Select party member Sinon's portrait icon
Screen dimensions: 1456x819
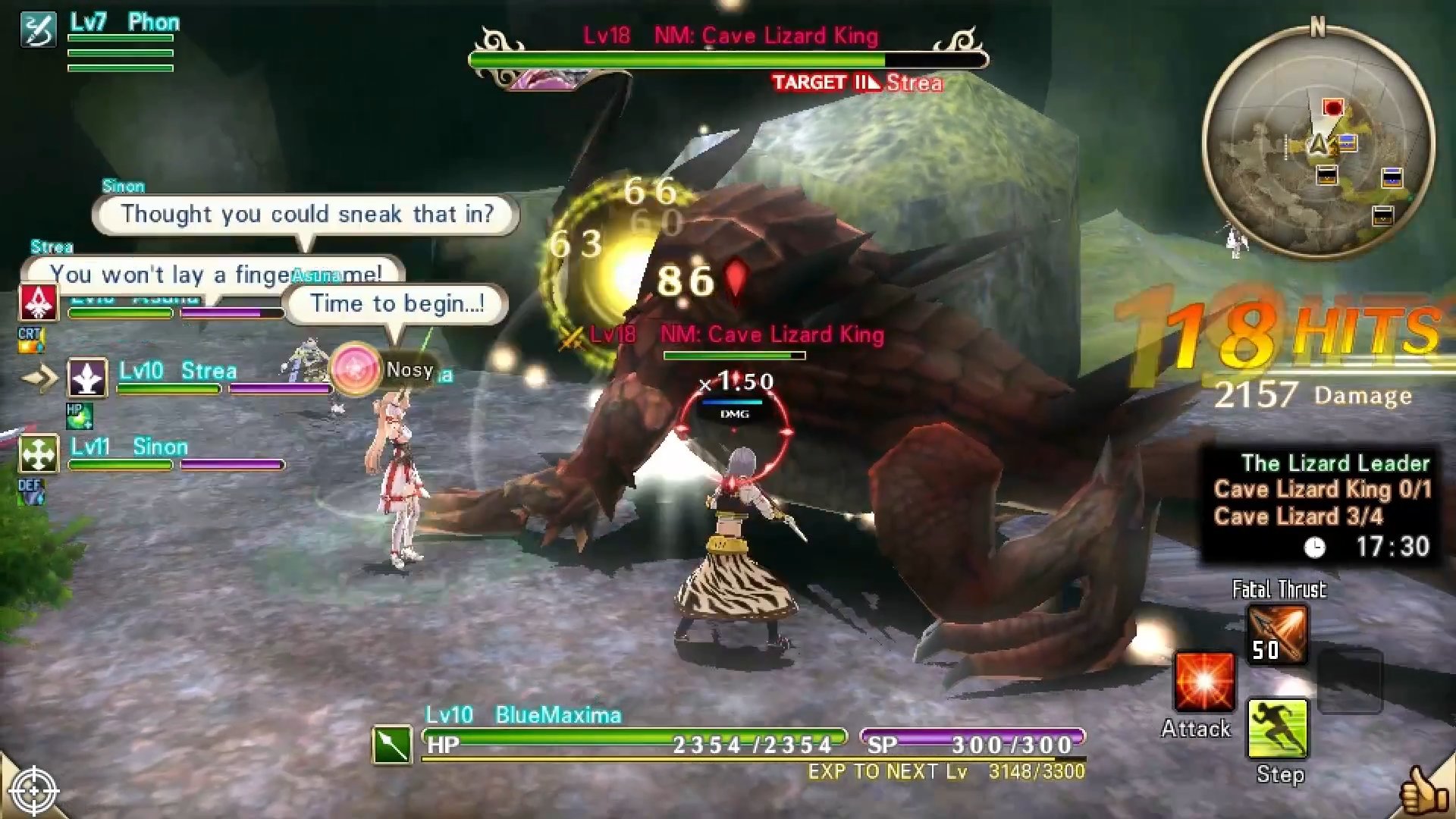pos(38,453)
